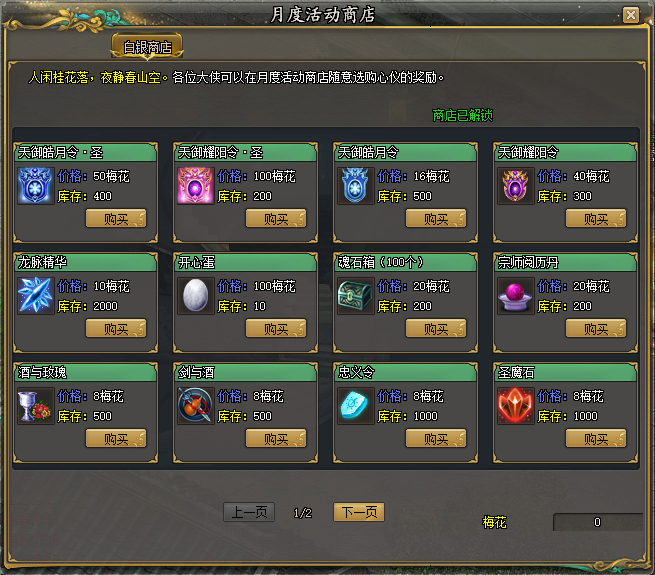This screenshot has height=575, width=655.
Task: Purchase the 开心蛋 egg
Action: click(x=276, y=329)
